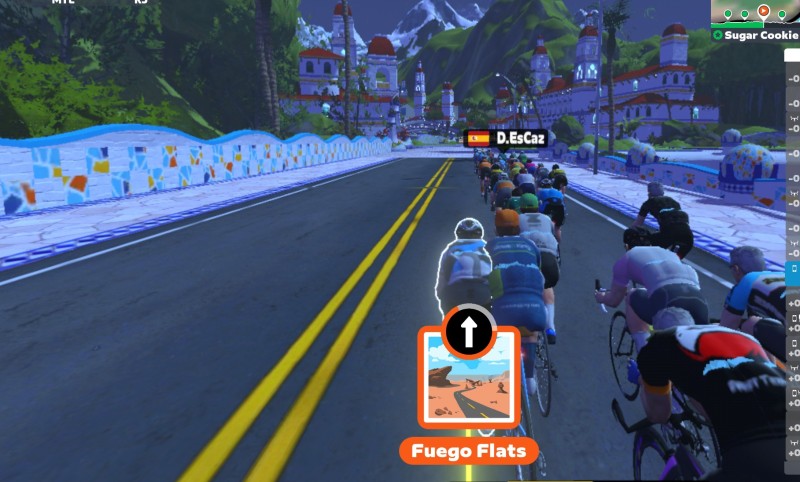Image resolution: width=800 pixels, height=482 pixels.
Task: Select the D.EsCaz rider name tag
Action: [x=508, y=138]
